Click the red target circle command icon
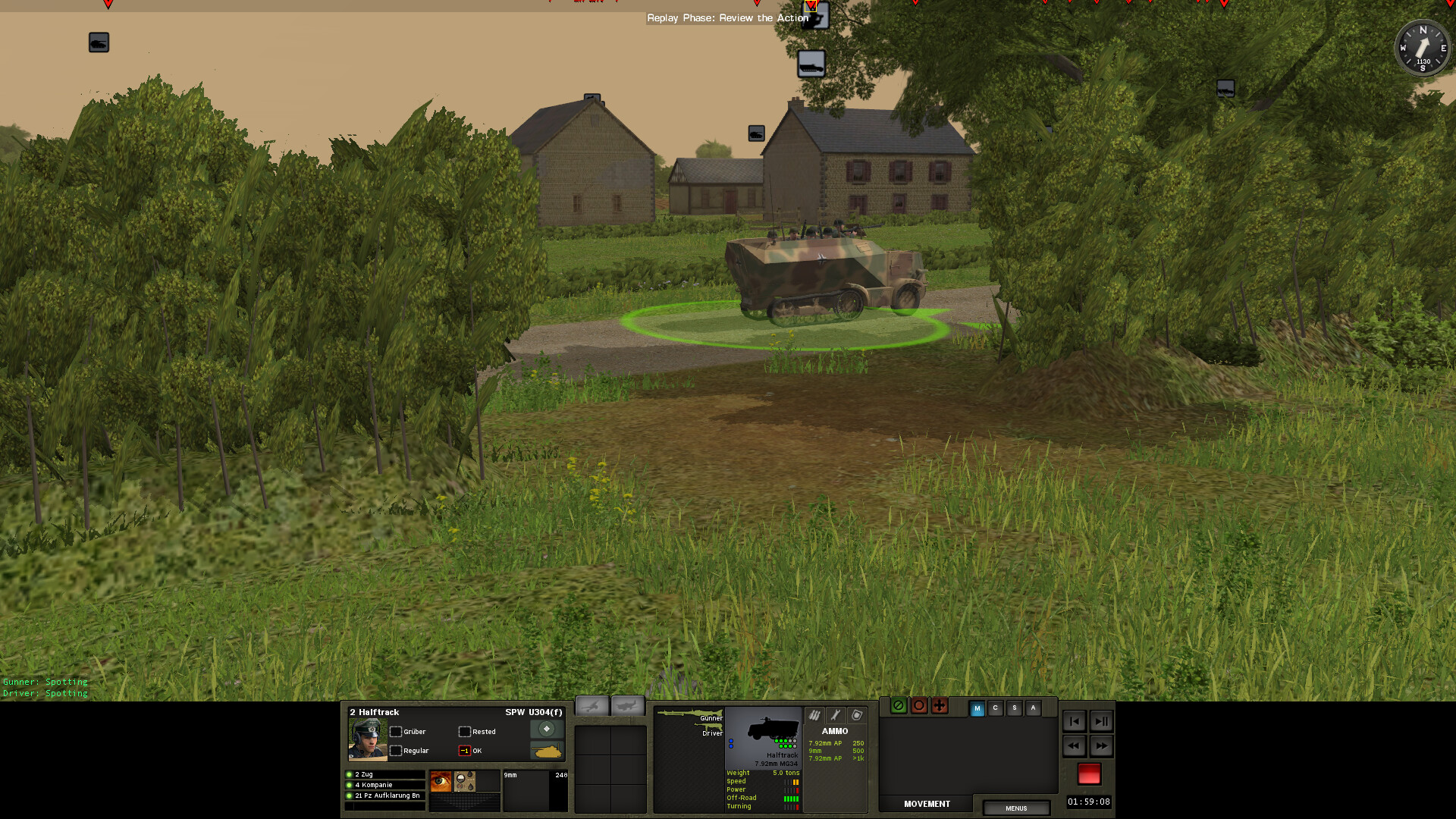The width and height of the screenshot is (1456, 819). coord(919,706)
